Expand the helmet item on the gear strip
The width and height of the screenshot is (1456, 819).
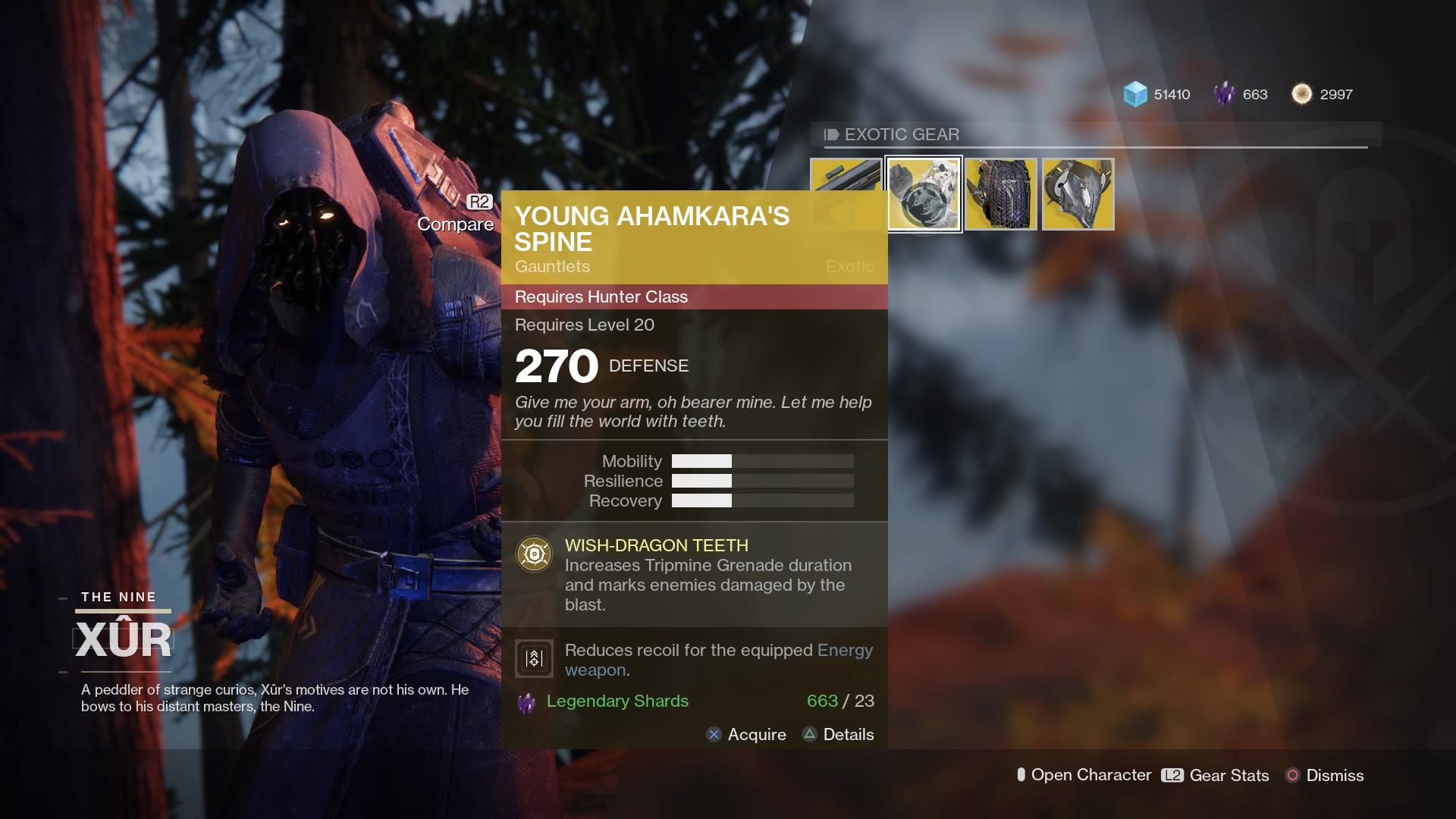click(x=1078, y=193)
